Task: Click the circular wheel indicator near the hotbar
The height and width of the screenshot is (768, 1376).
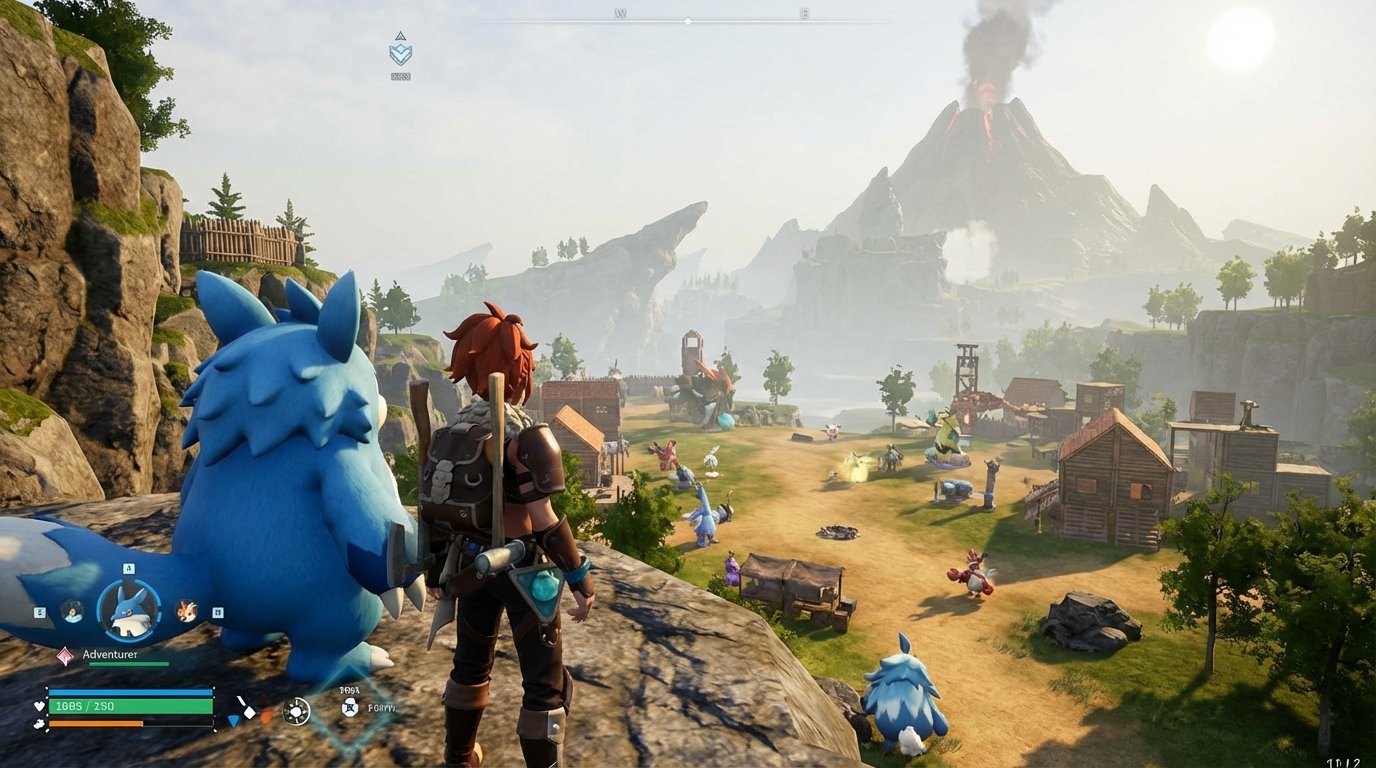Action: coord(296,710)
